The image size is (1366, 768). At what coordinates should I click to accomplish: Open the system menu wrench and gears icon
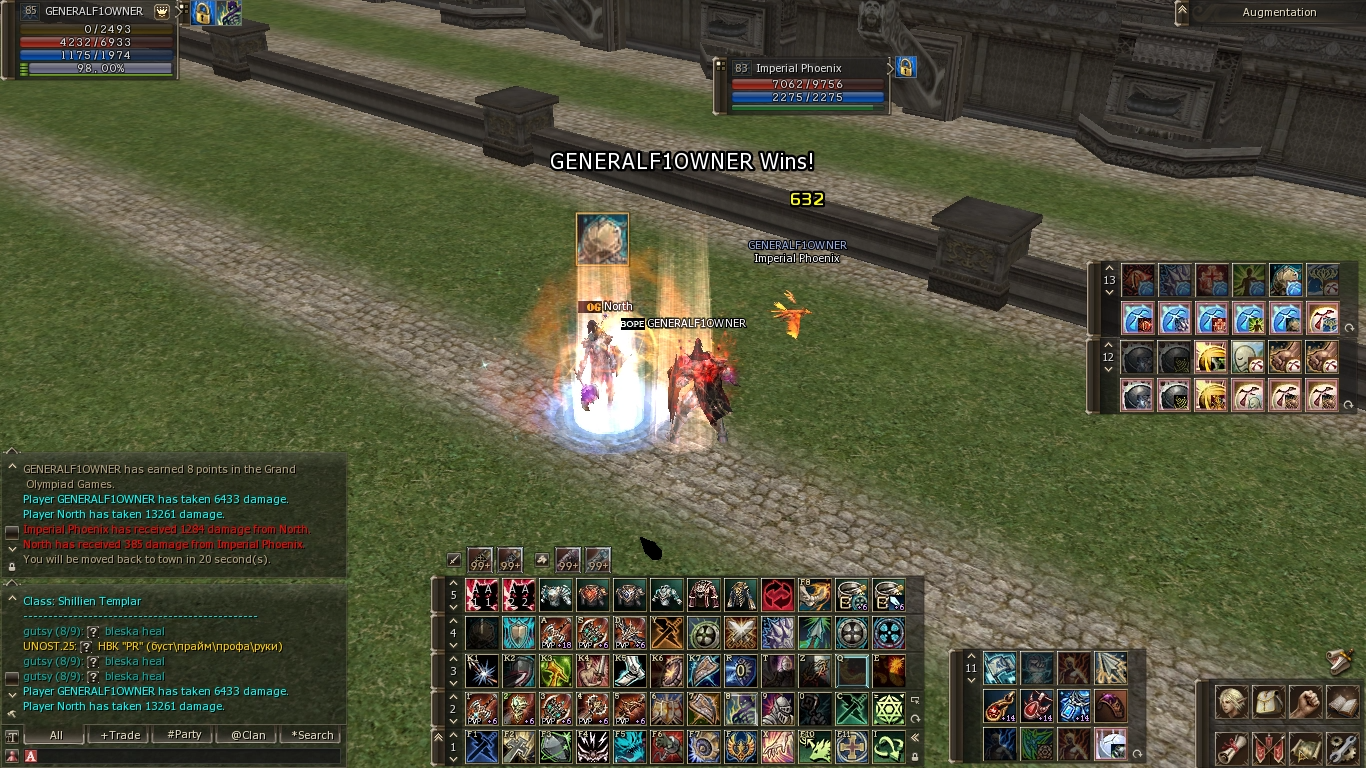tap(1342, 747)
